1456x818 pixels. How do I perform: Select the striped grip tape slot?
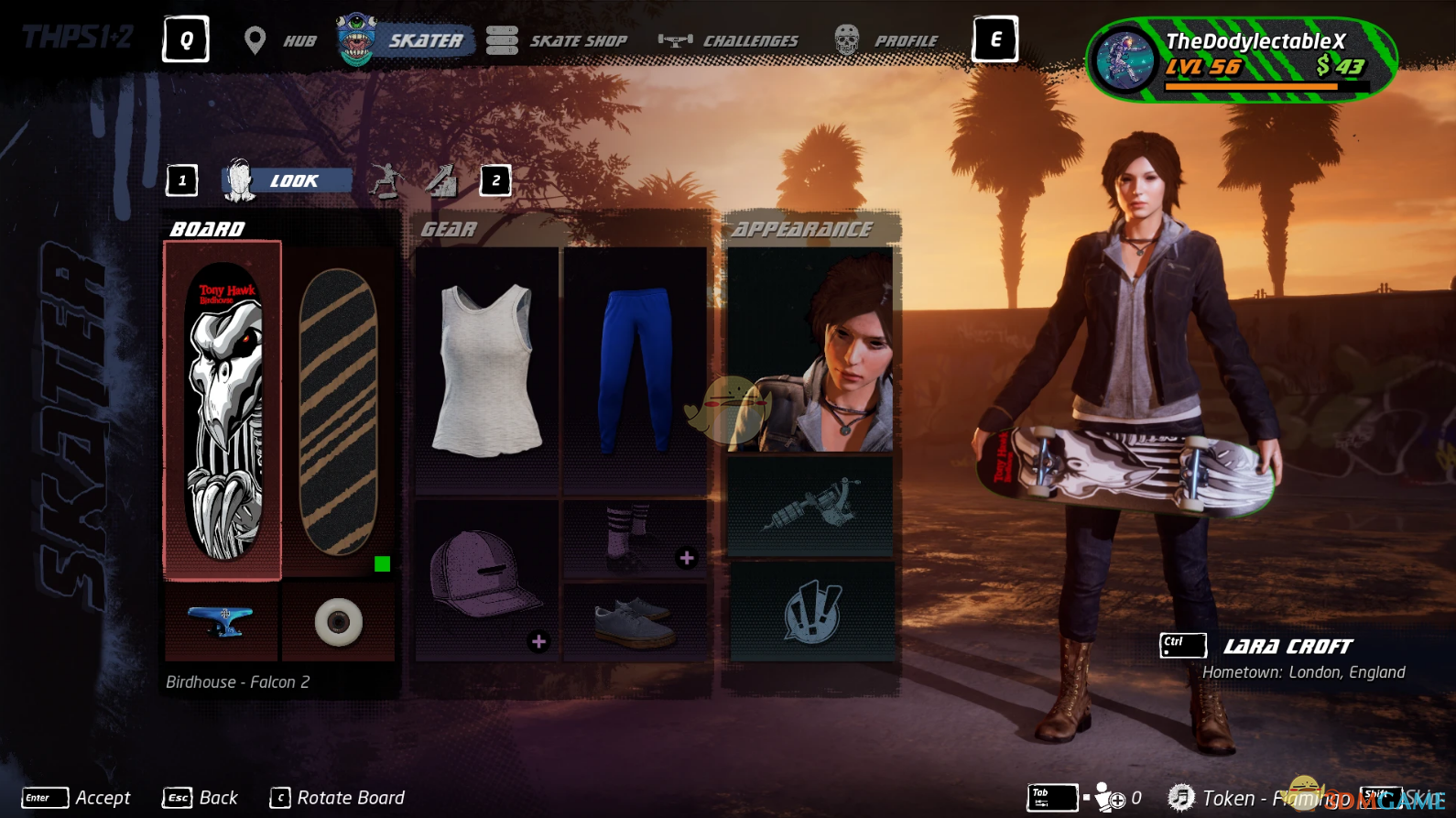point(339,410)
